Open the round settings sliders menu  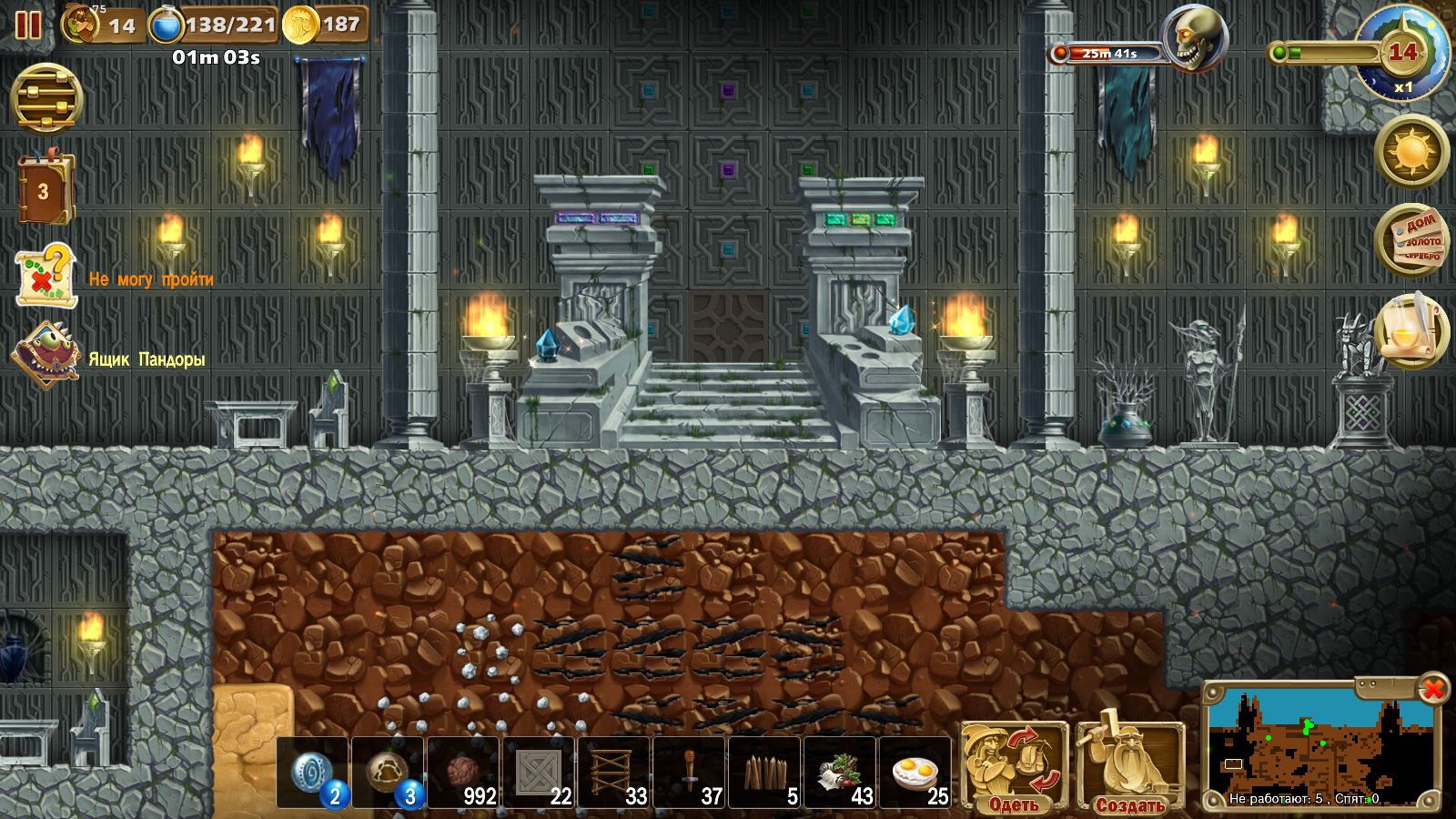(46, 99)
